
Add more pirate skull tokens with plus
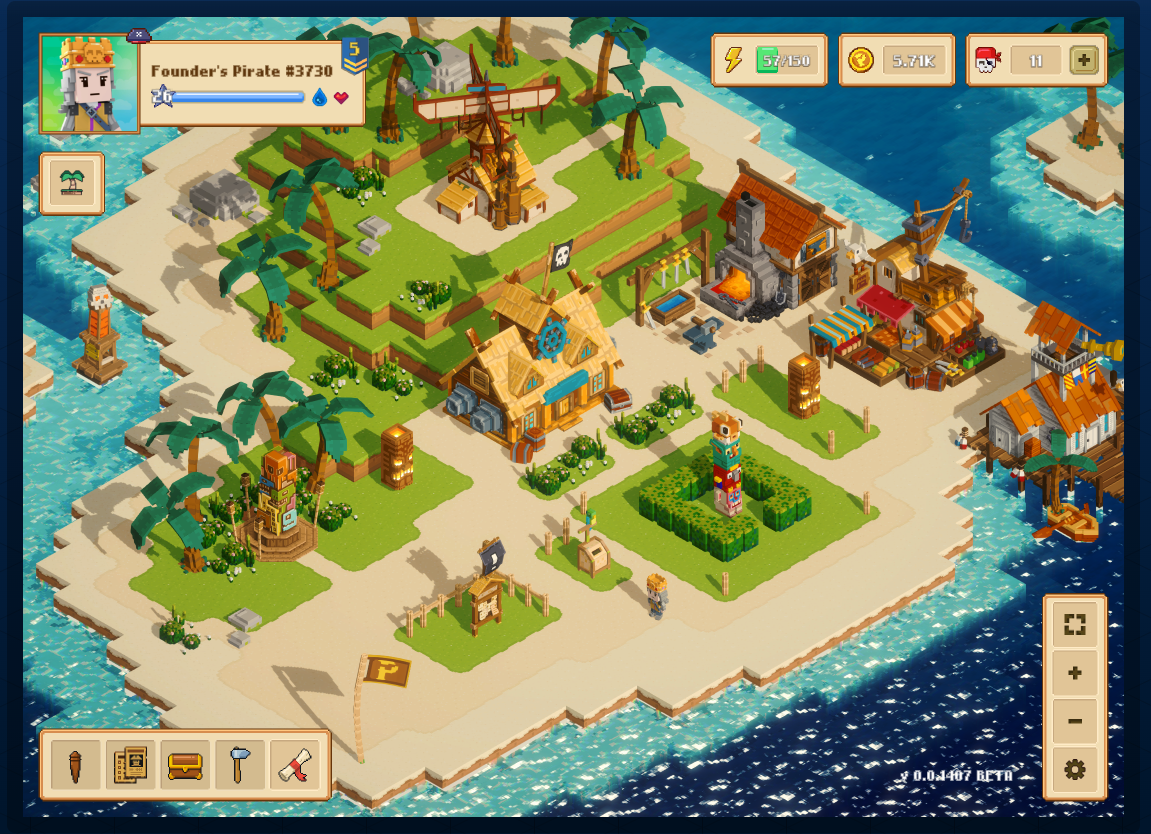(x=1084, y=60)
